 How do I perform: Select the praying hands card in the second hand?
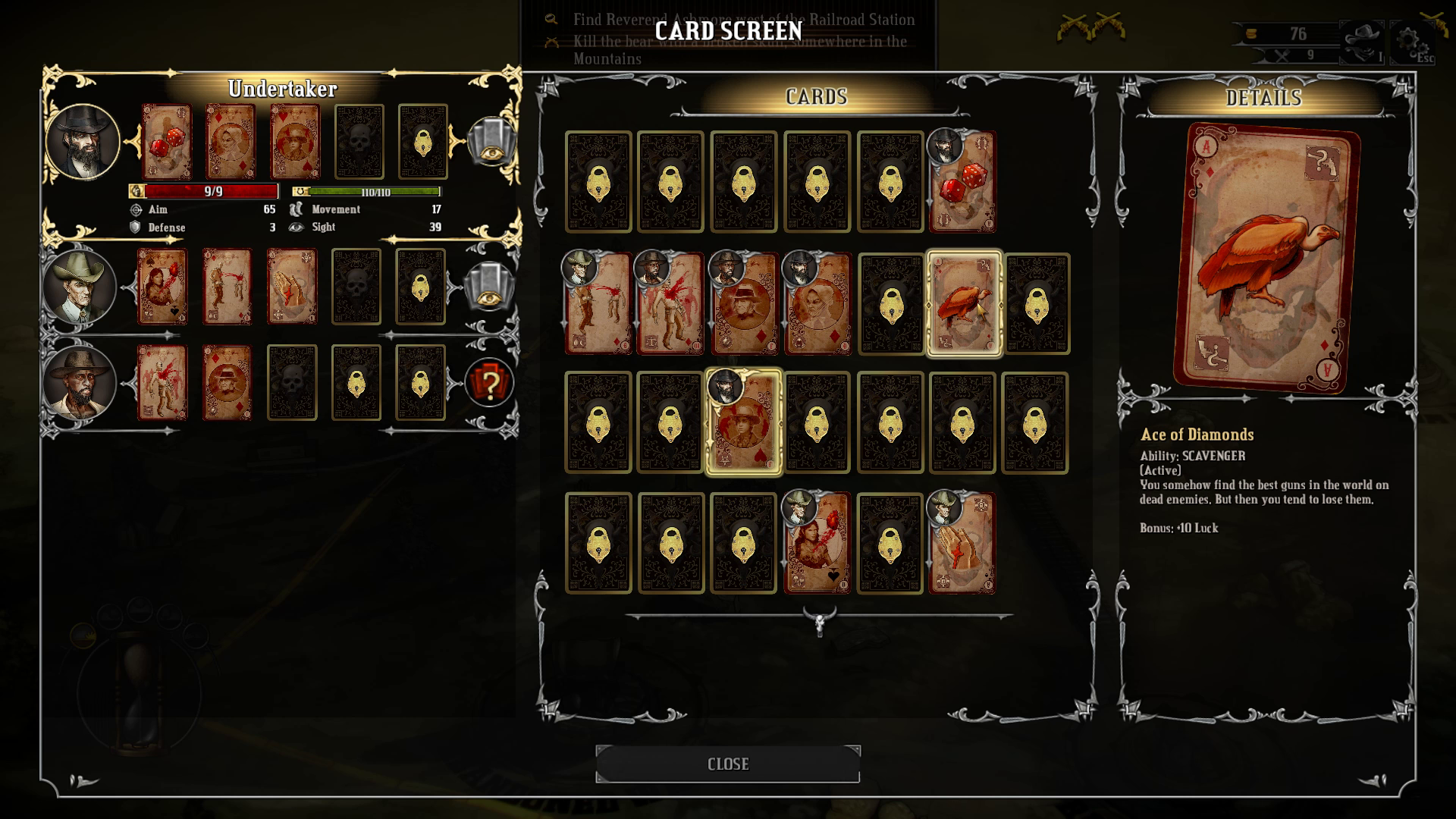pos(291,287)
